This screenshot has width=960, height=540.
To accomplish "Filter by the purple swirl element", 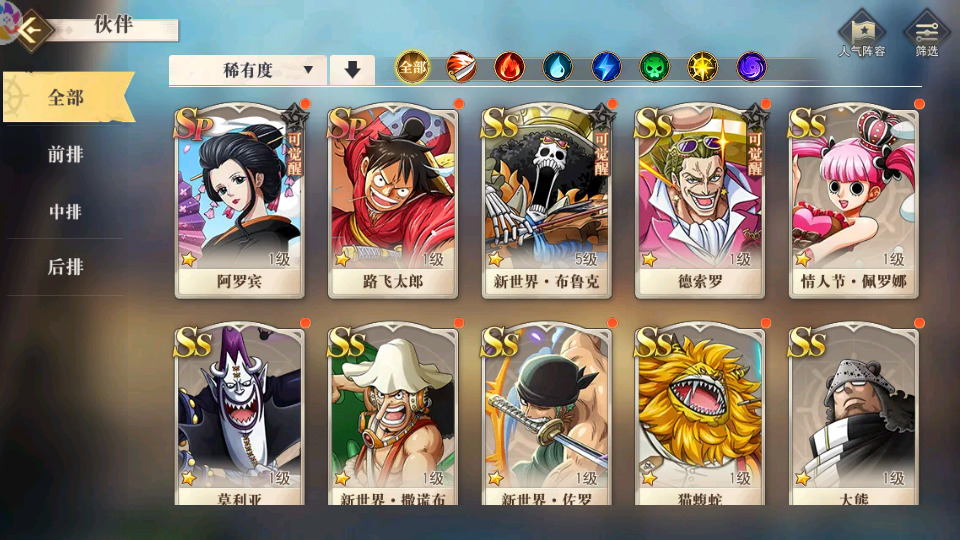I will point(751,67).
